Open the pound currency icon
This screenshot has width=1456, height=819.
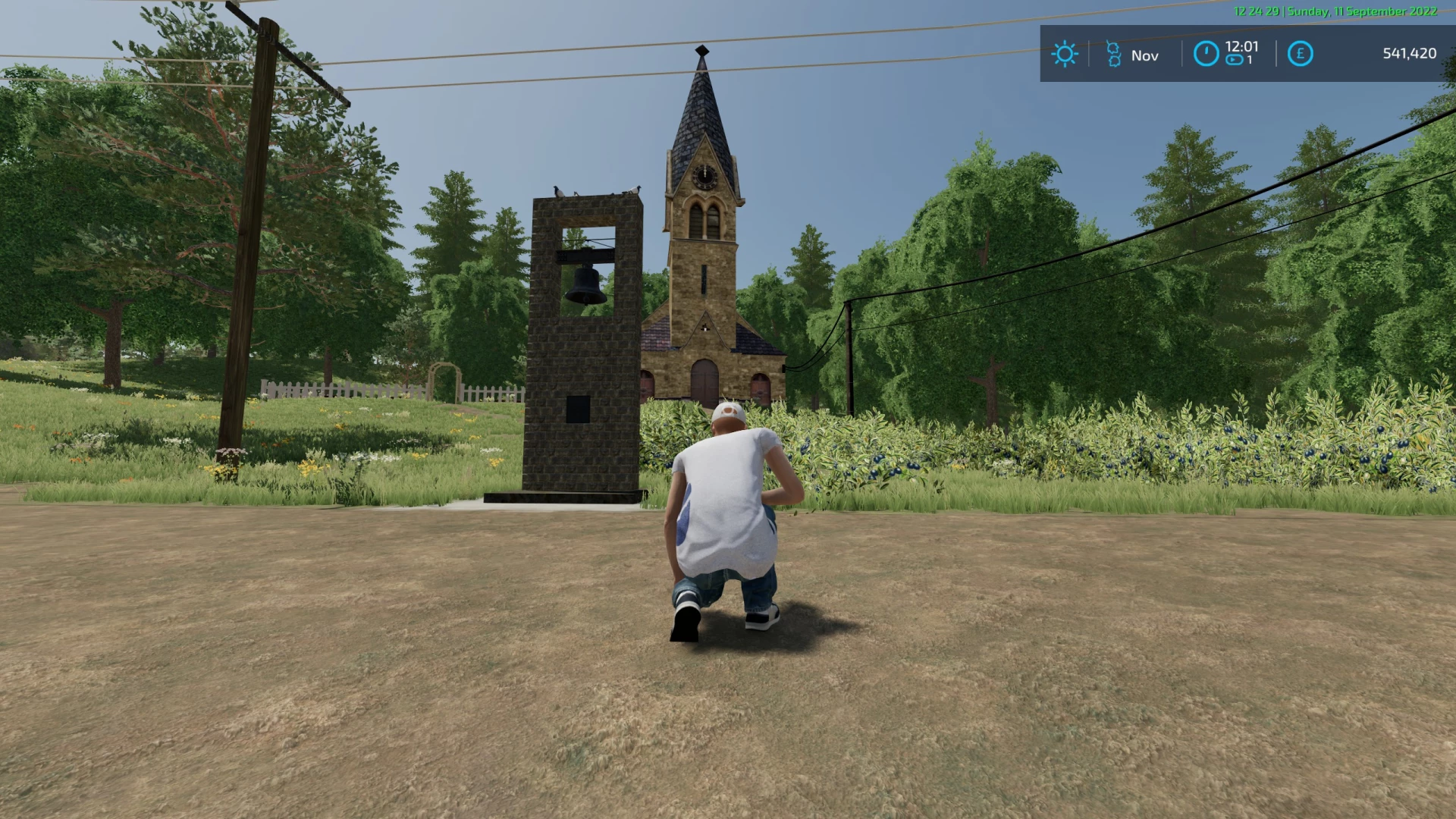(x=1300, y=54)
